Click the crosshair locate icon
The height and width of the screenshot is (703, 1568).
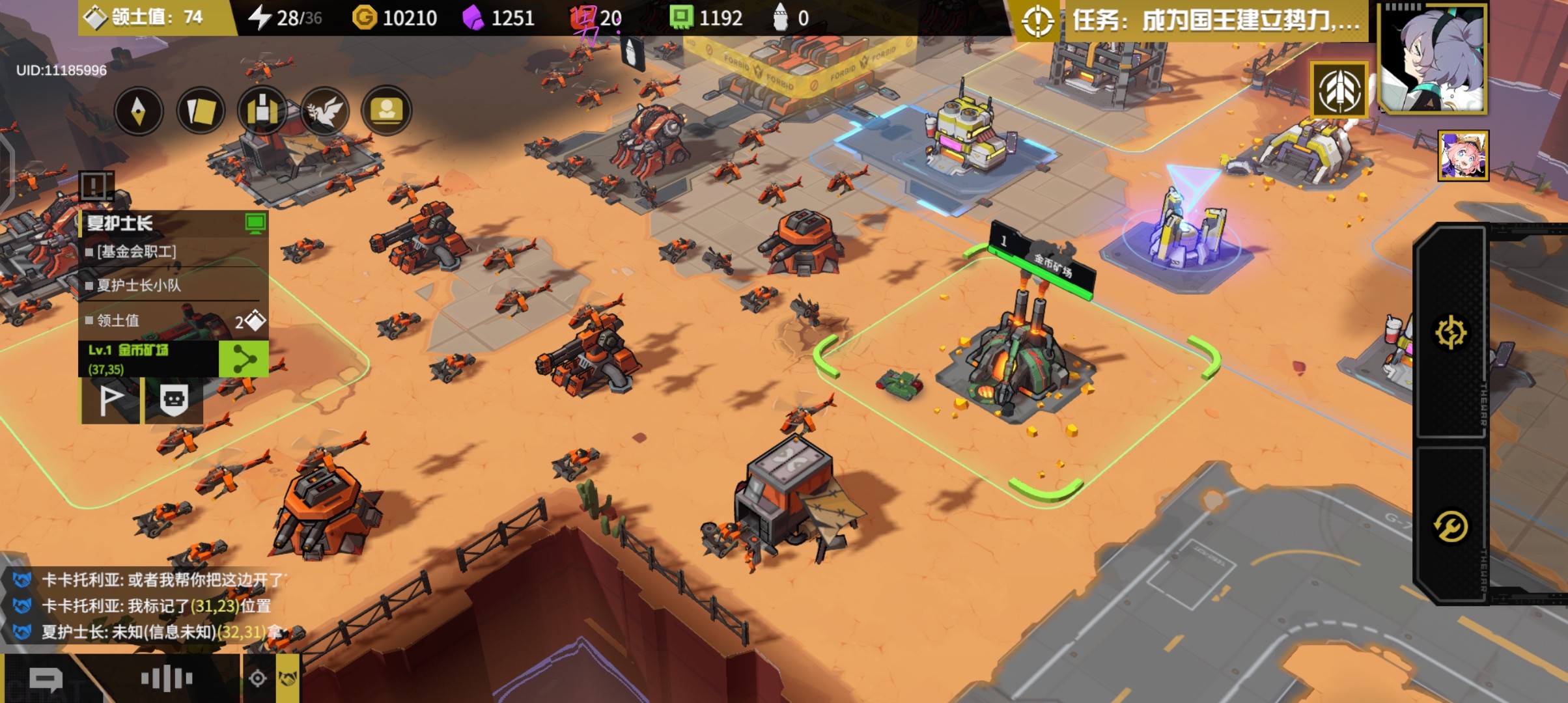258,679
